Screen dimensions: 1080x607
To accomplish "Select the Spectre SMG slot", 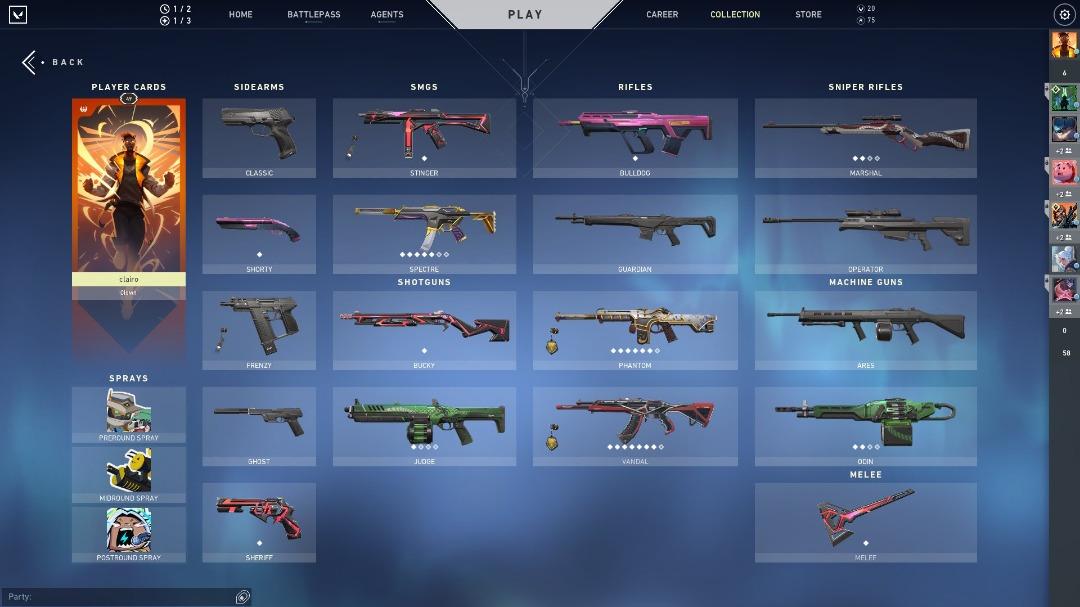I will [424, 233].
